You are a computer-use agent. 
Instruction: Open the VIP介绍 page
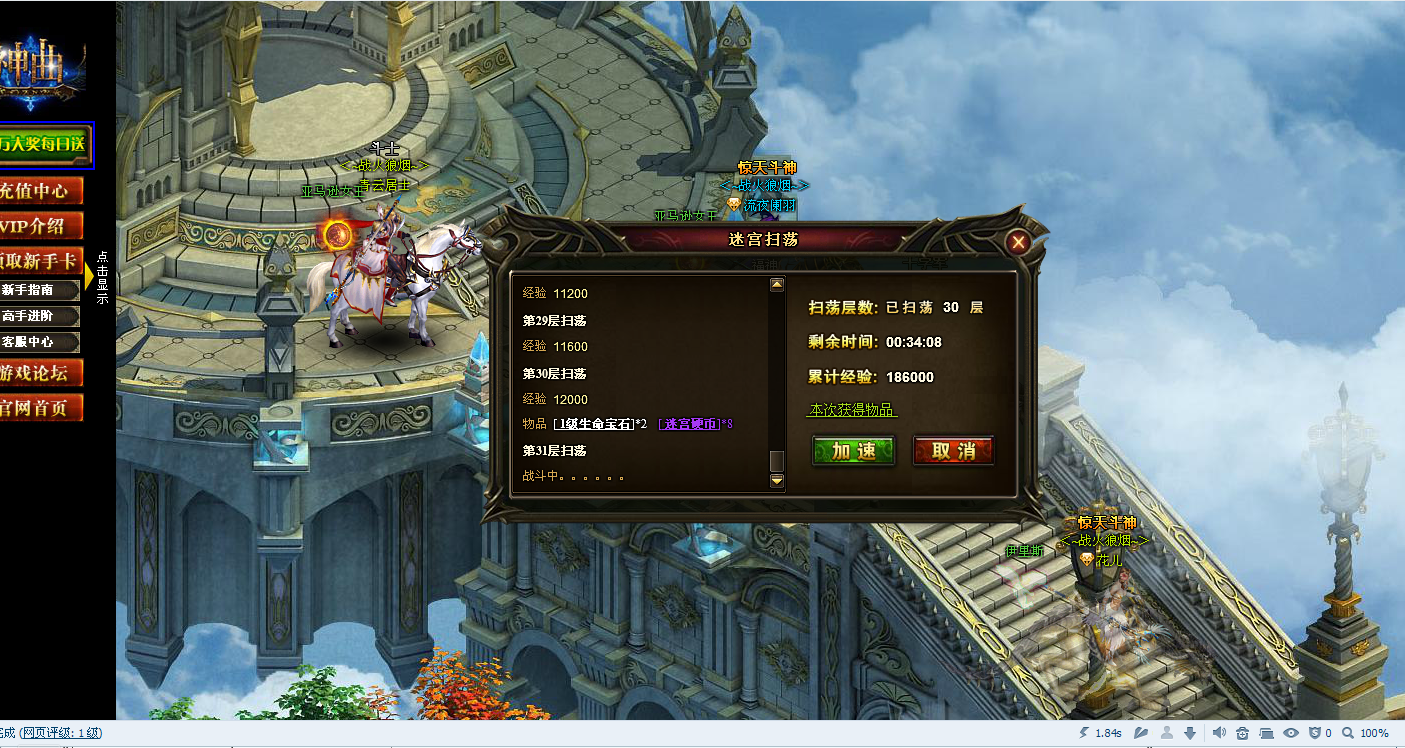click(x=41, y=226)
